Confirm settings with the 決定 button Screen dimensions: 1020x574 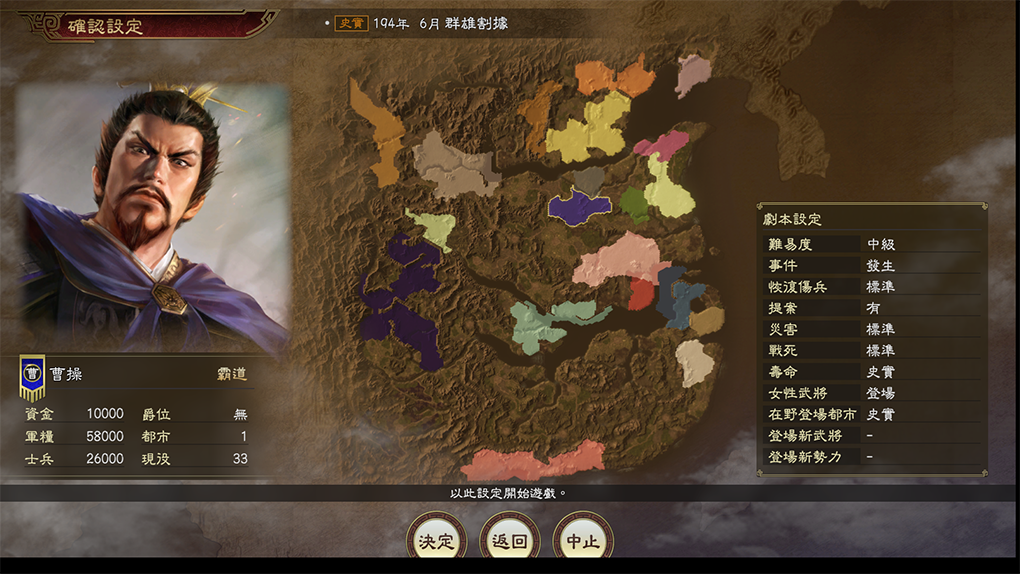pos(437,541)
